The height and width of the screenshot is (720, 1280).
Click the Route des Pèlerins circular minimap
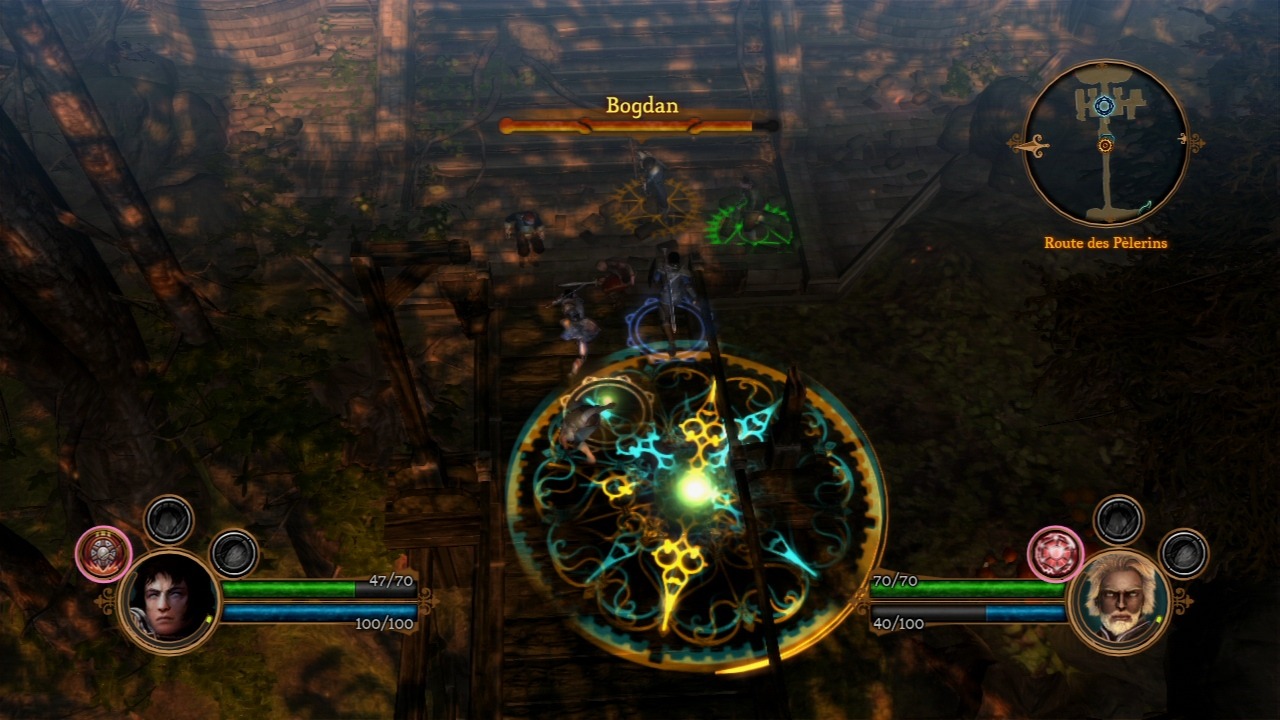1105,143
